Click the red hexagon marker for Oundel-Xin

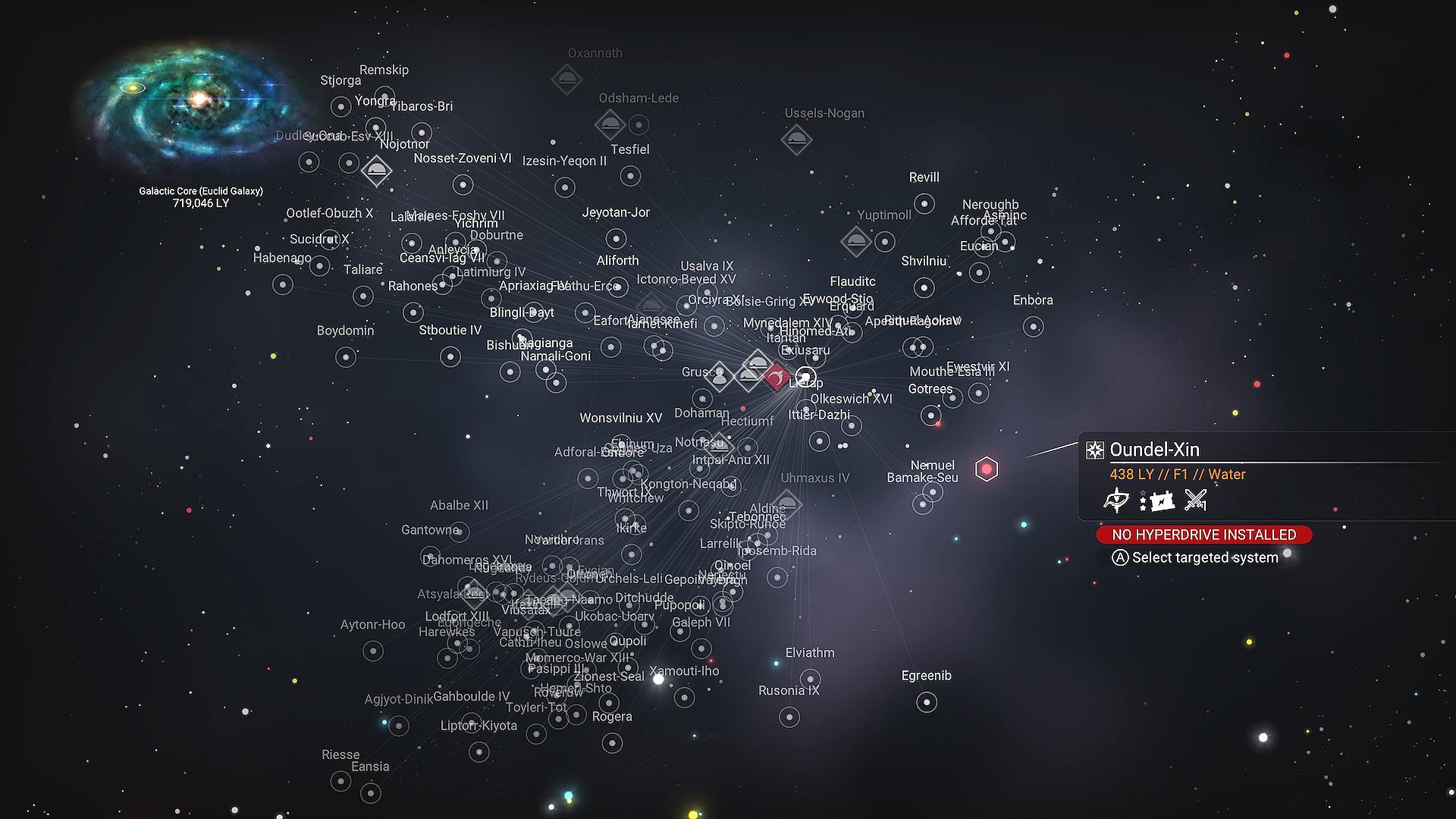[986, 469]
